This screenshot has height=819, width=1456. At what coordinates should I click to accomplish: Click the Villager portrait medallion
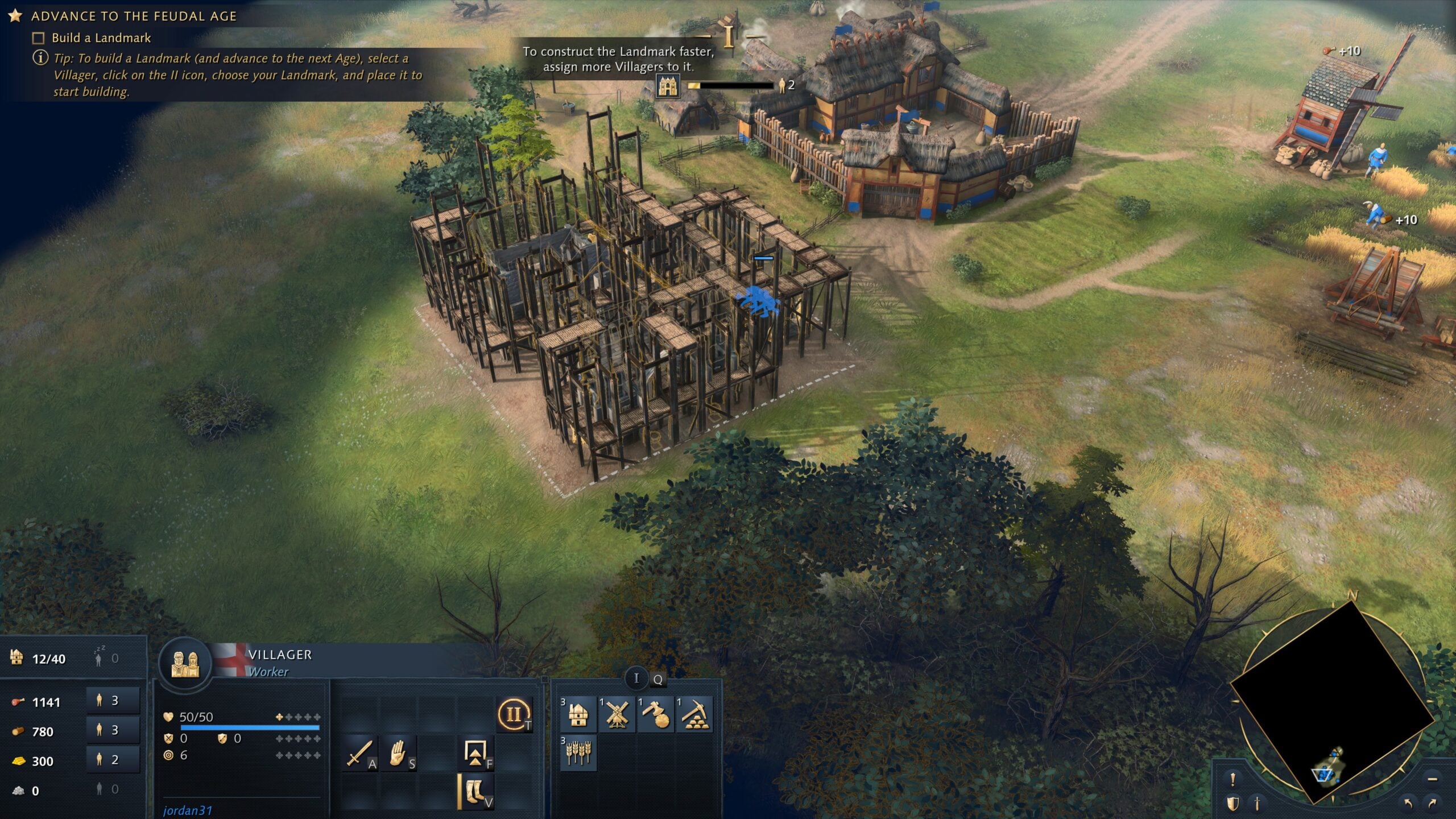(185, 663)
